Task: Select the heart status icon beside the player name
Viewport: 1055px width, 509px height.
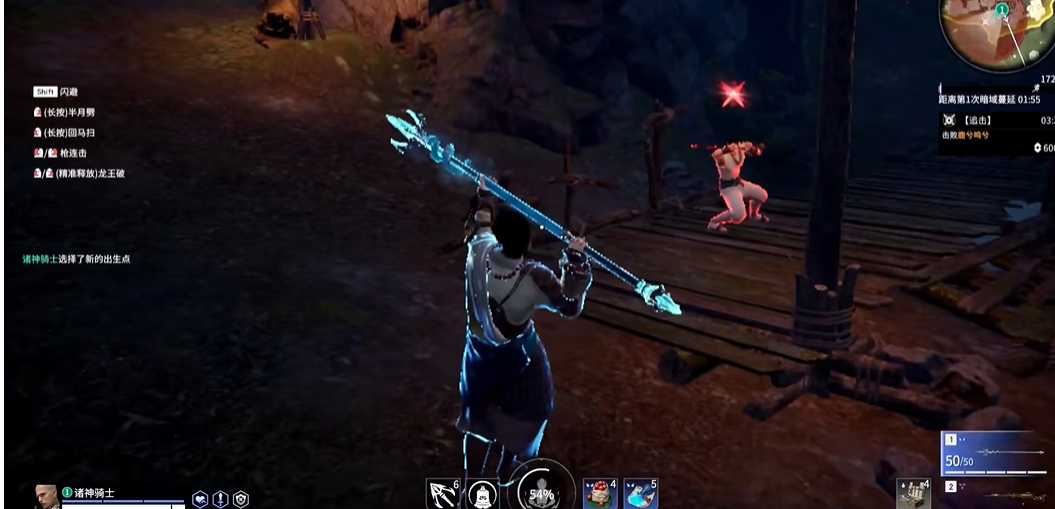Action: tap(200, 499)
